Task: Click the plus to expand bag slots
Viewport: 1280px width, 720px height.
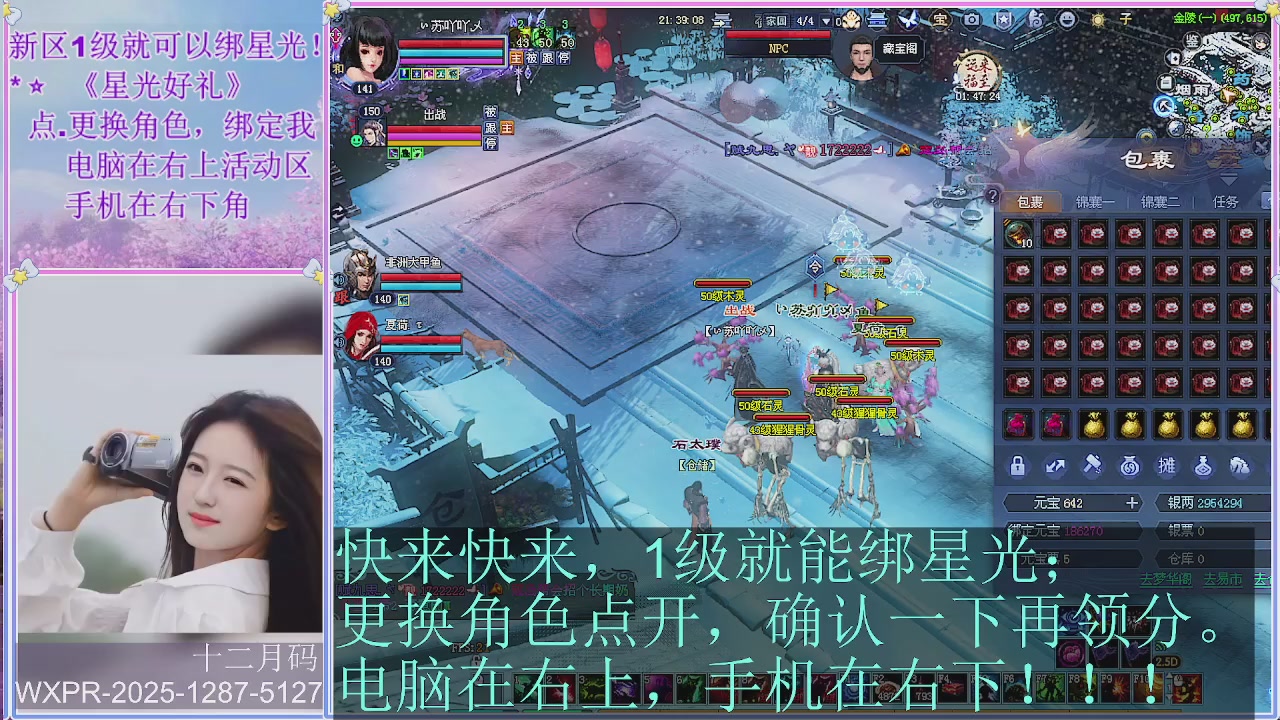Action: 1131,502
